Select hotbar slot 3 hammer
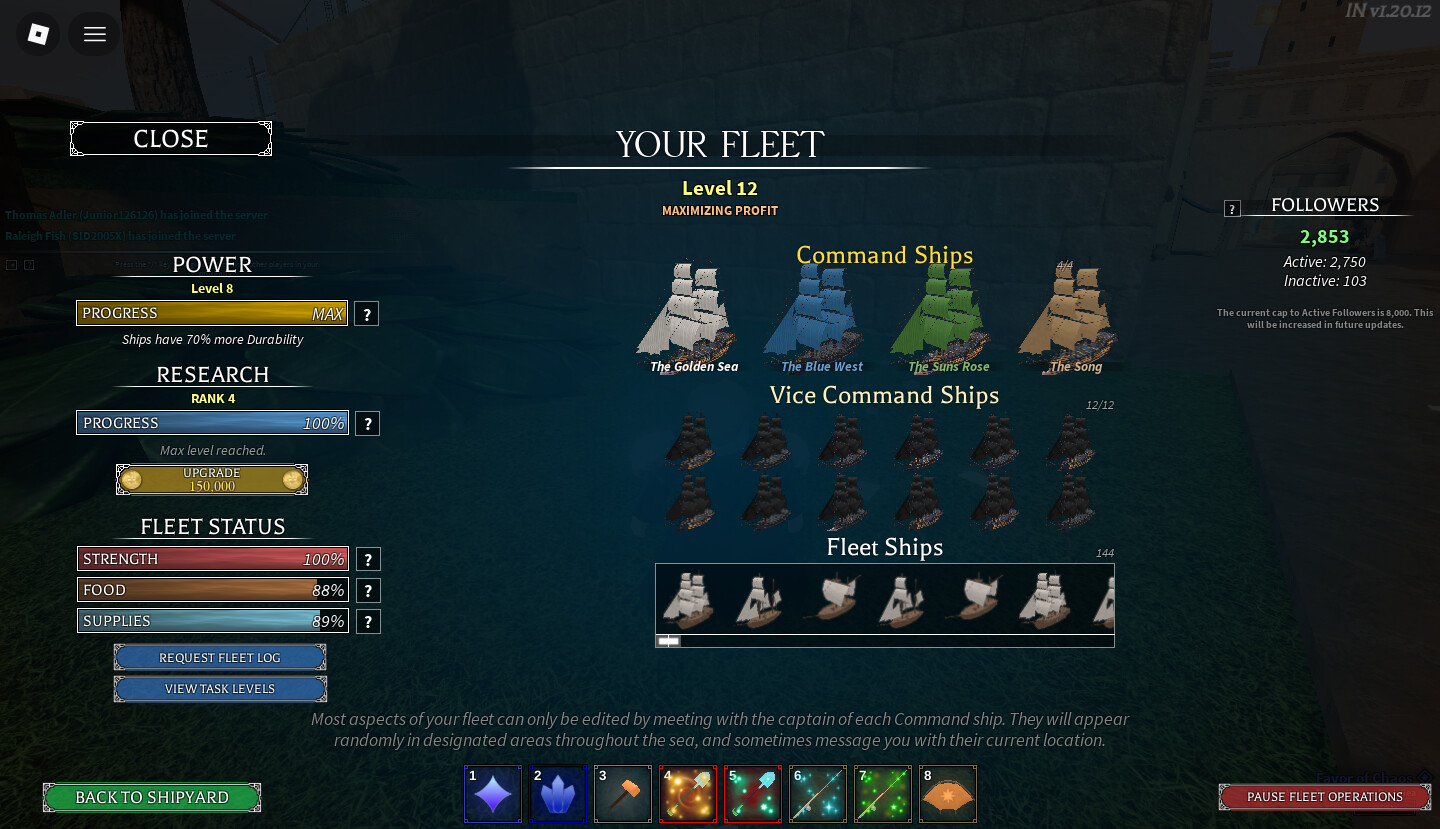 point(622,795)
